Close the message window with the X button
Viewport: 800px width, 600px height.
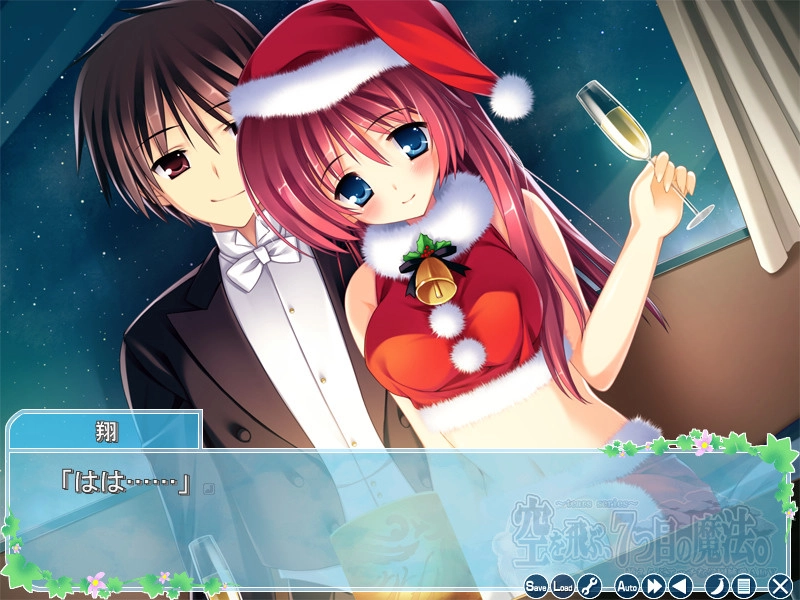pos(780,586)
